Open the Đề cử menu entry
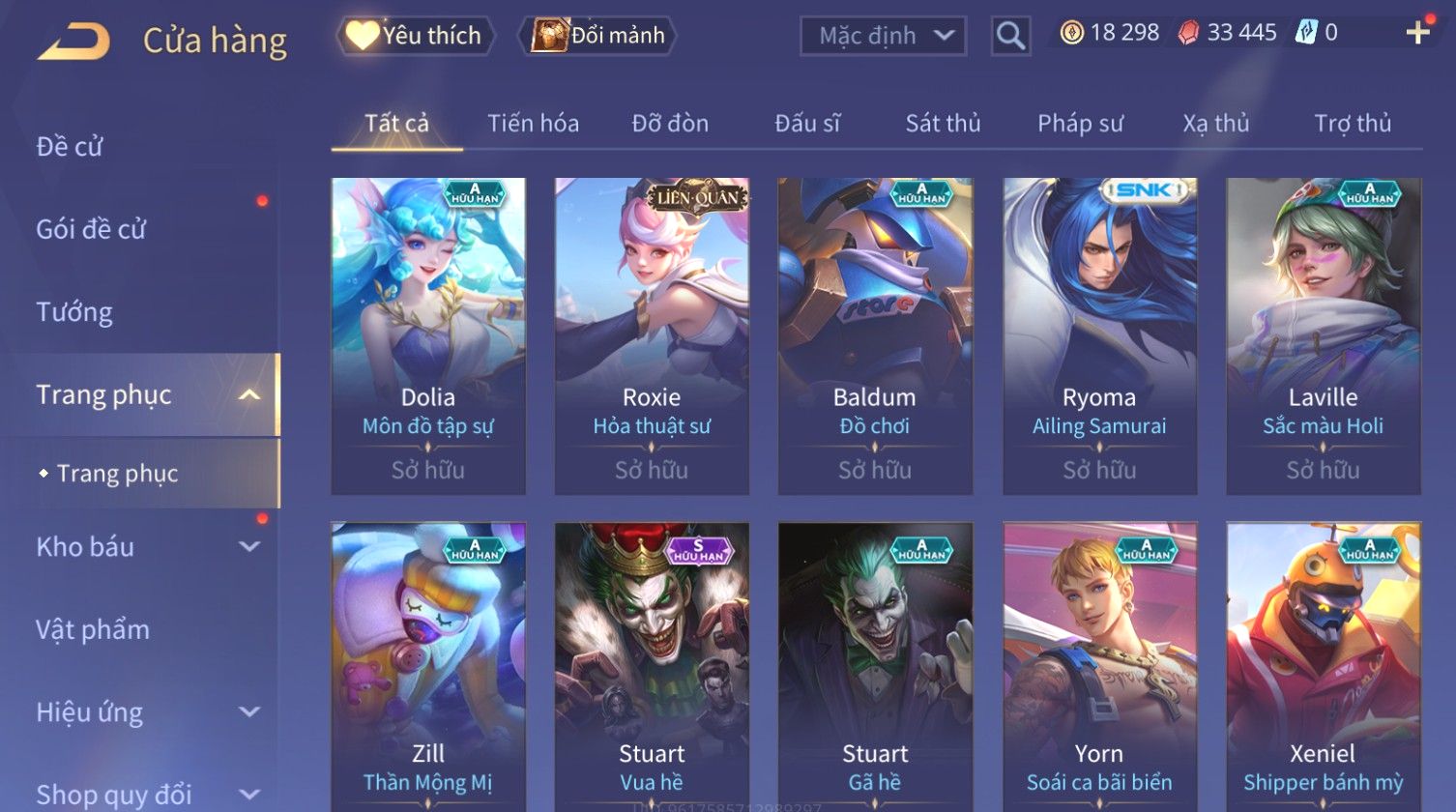This screenshot has height=812, width=1456. (x=70, y=147)
